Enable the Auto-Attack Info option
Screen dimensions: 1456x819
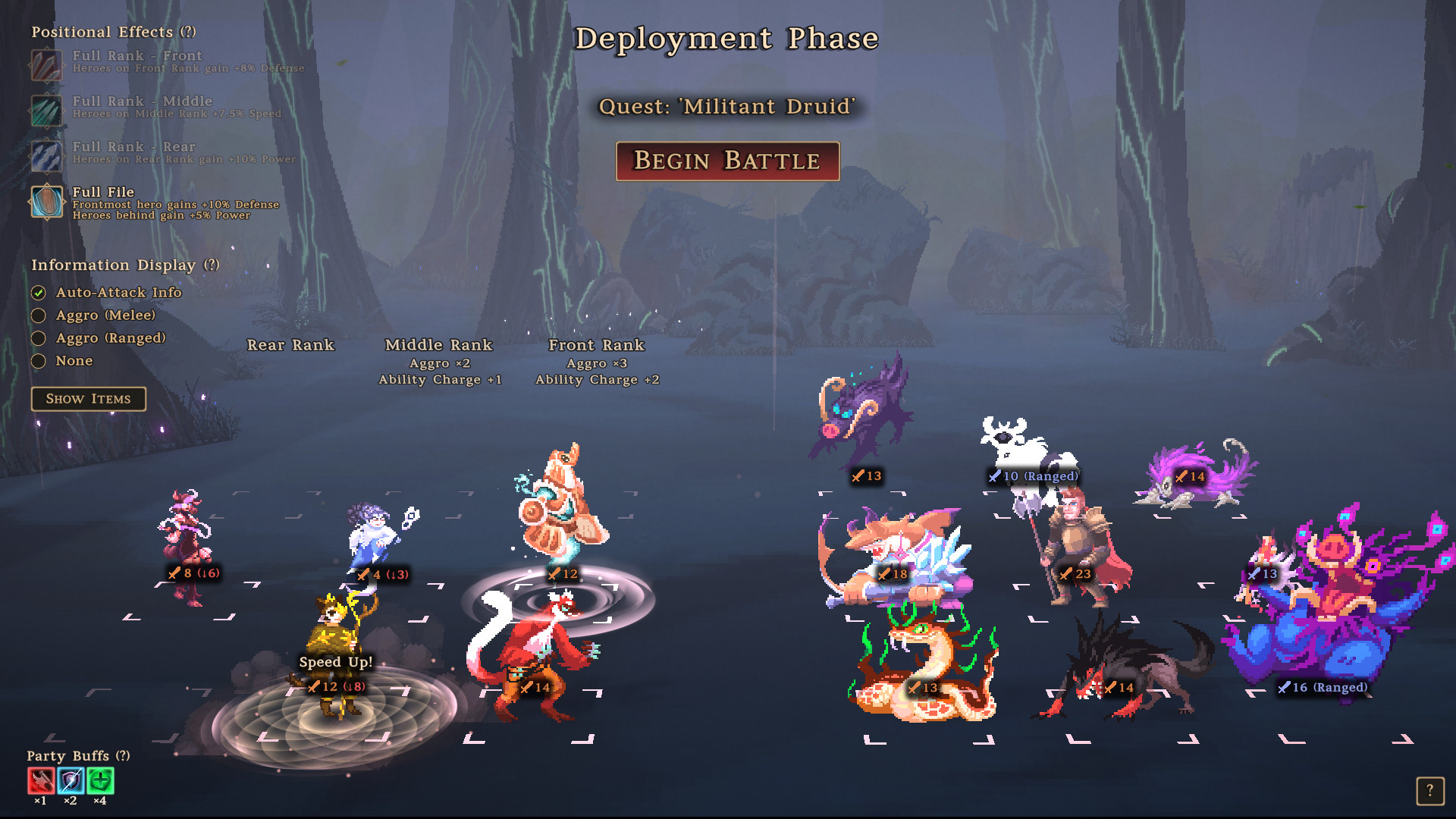click(39, 293)
